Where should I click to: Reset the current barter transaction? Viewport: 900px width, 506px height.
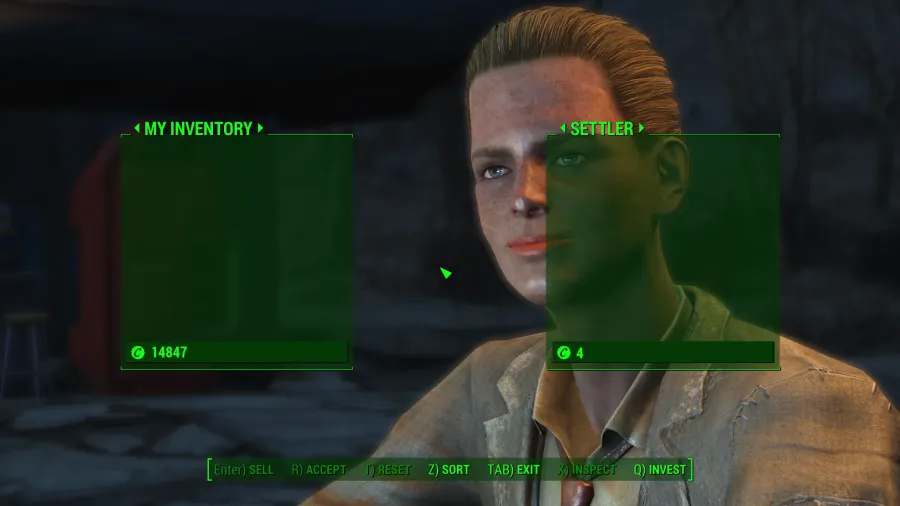tap(388, 470)
